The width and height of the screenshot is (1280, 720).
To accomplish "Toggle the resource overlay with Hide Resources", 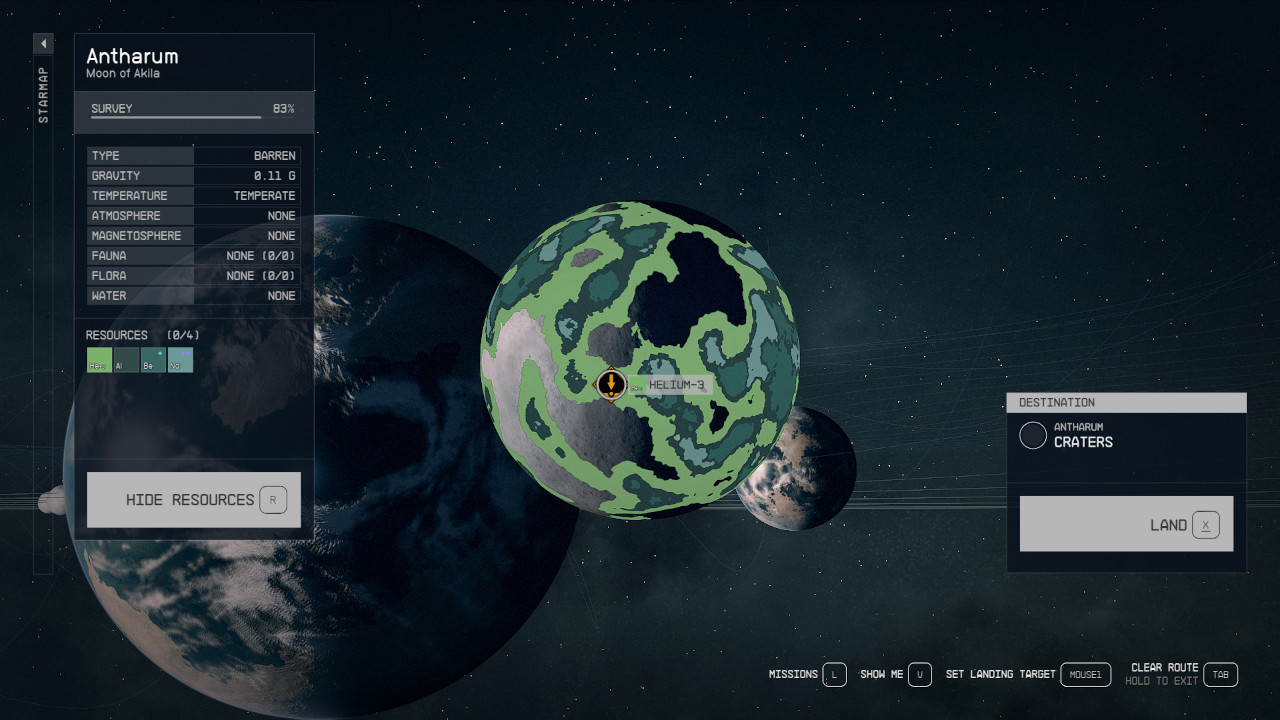I will (x=193, y=499).
